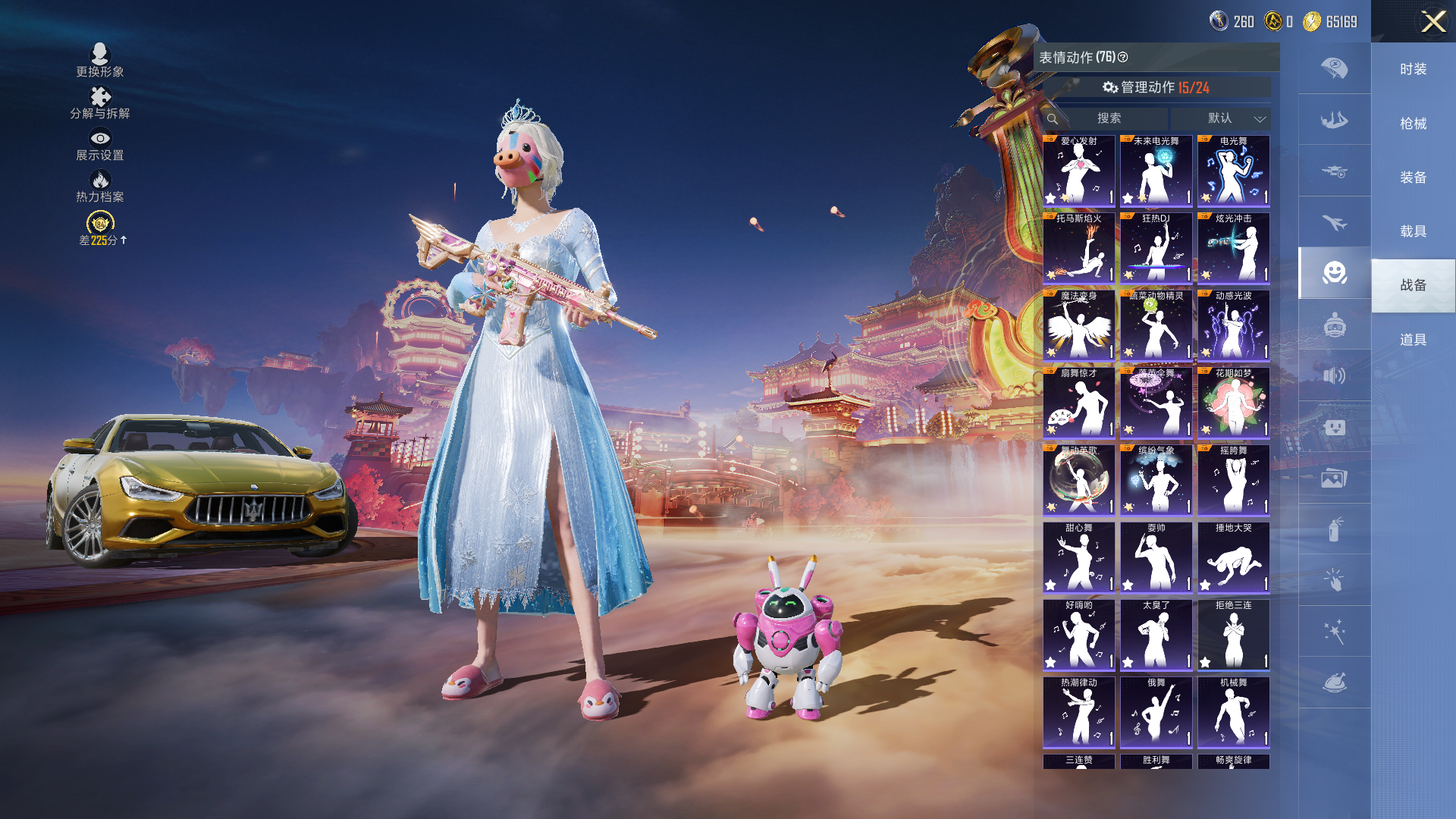
Task: Open 管理动作 emote management
Action: (1156, 88)
